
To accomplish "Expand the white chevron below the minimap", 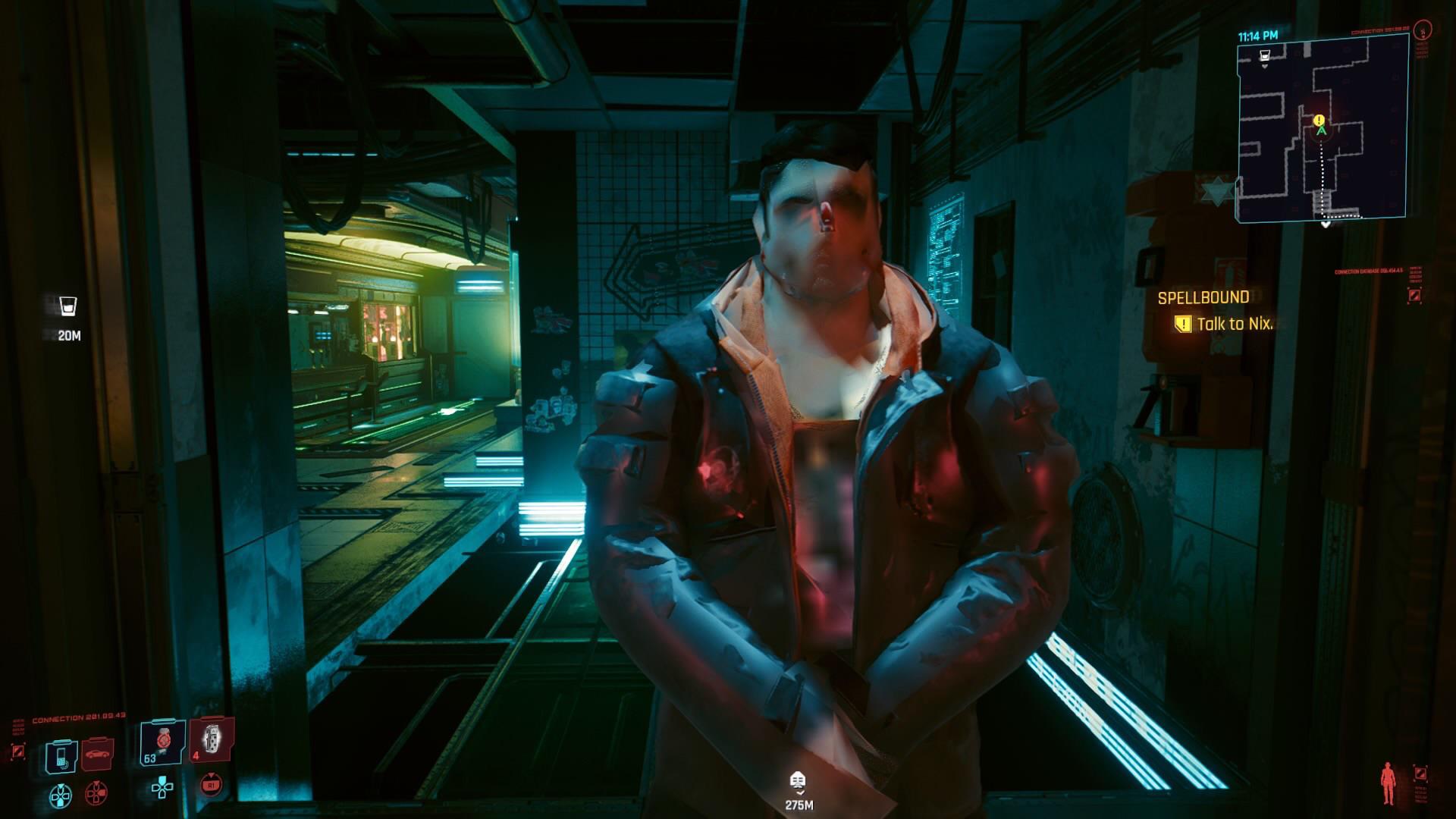I will 1326,224.
